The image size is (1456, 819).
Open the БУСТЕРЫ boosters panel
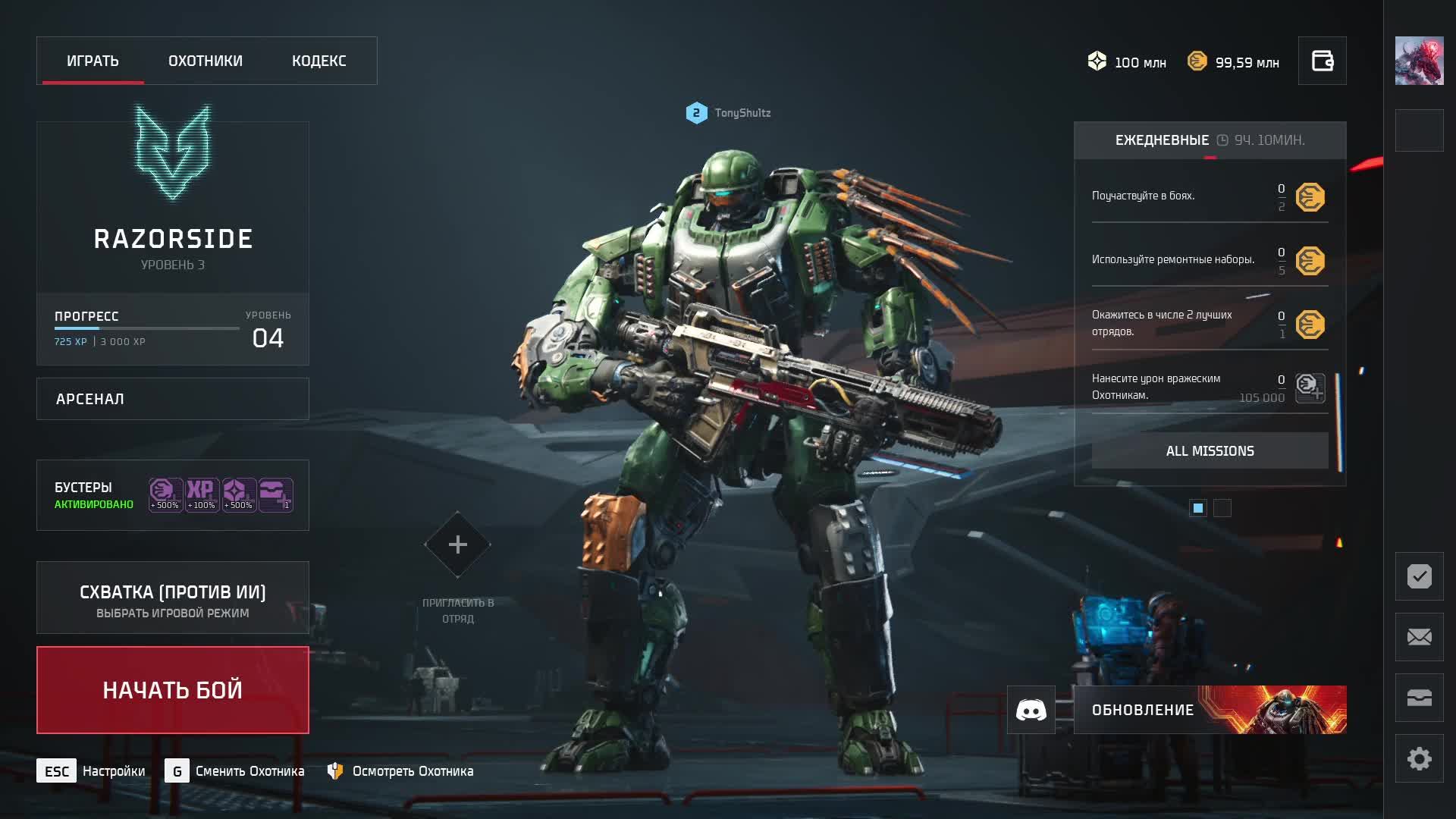pyautogui.click(x=173, y=495)
